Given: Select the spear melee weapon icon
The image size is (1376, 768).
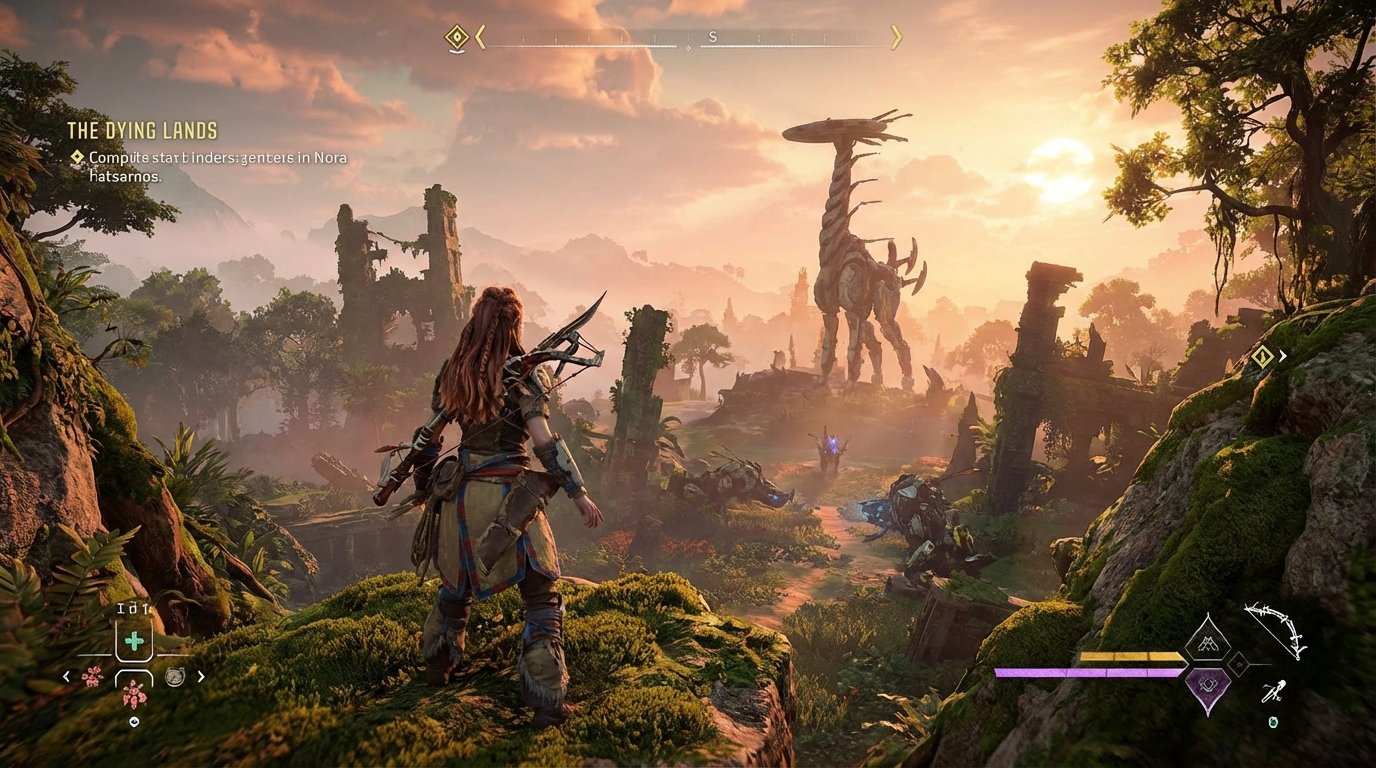Looking at the screenshot, I should pyautogui.click(x=1274, y=691).
